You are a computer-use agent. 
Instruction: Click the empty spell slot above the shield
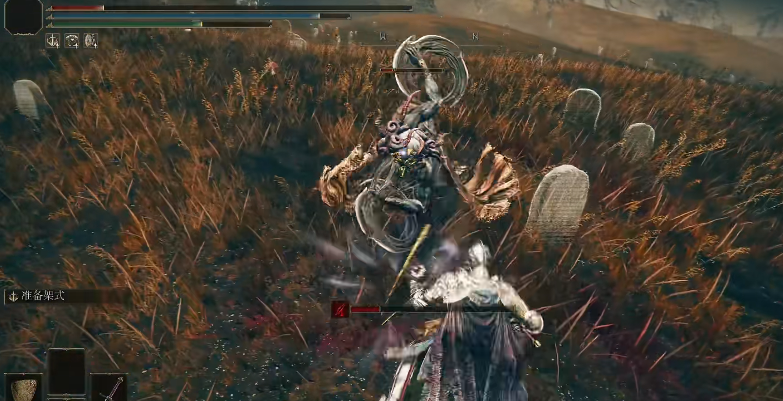pos(67,370)
